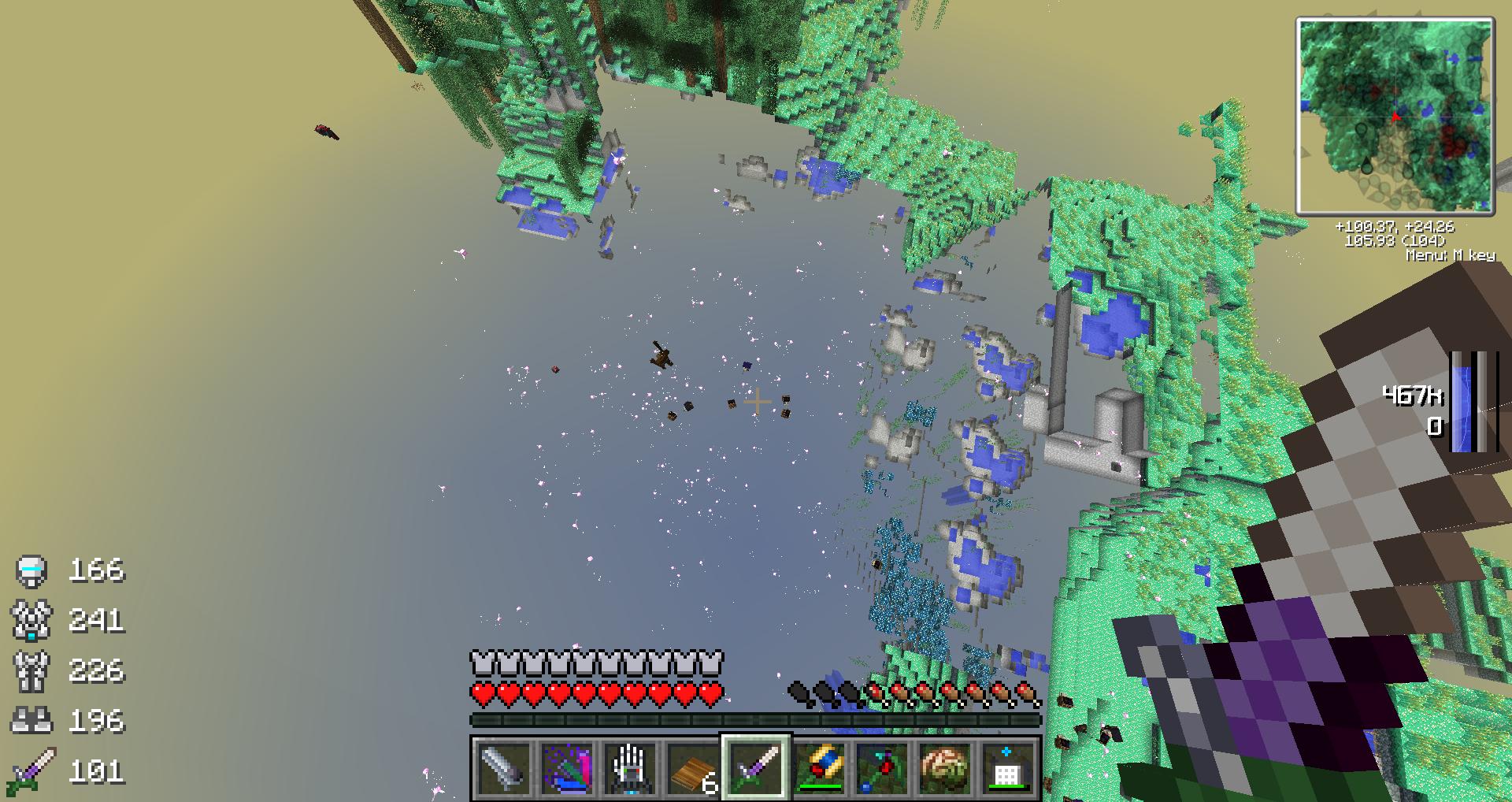The height and width of the screenshot is (802, 1512).
Task: Select the red-gem wand hotbar slot
Action: [x=882, y=768]
